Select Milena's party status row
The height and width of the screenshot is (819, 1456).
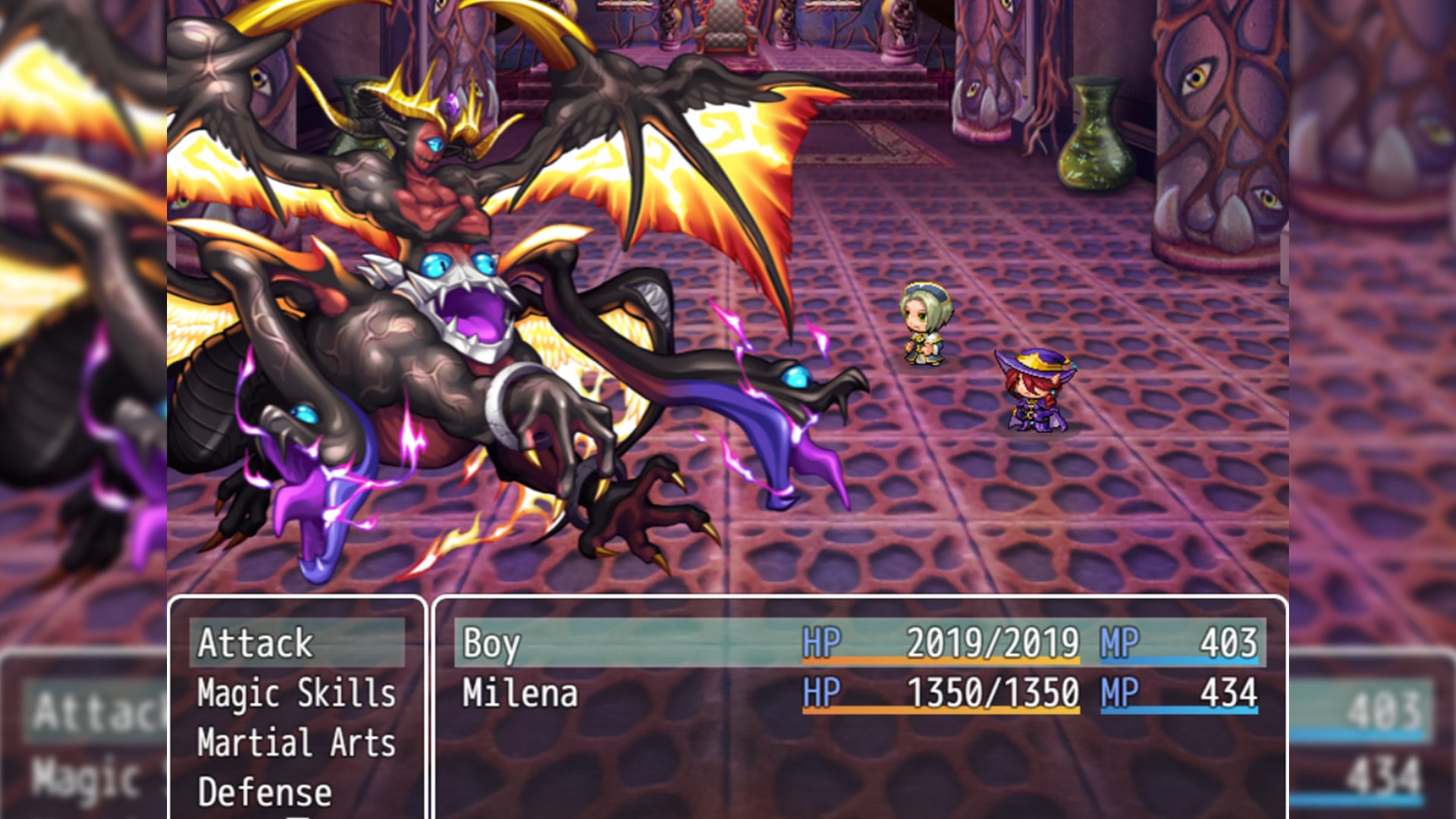click(x=859, y=693)
